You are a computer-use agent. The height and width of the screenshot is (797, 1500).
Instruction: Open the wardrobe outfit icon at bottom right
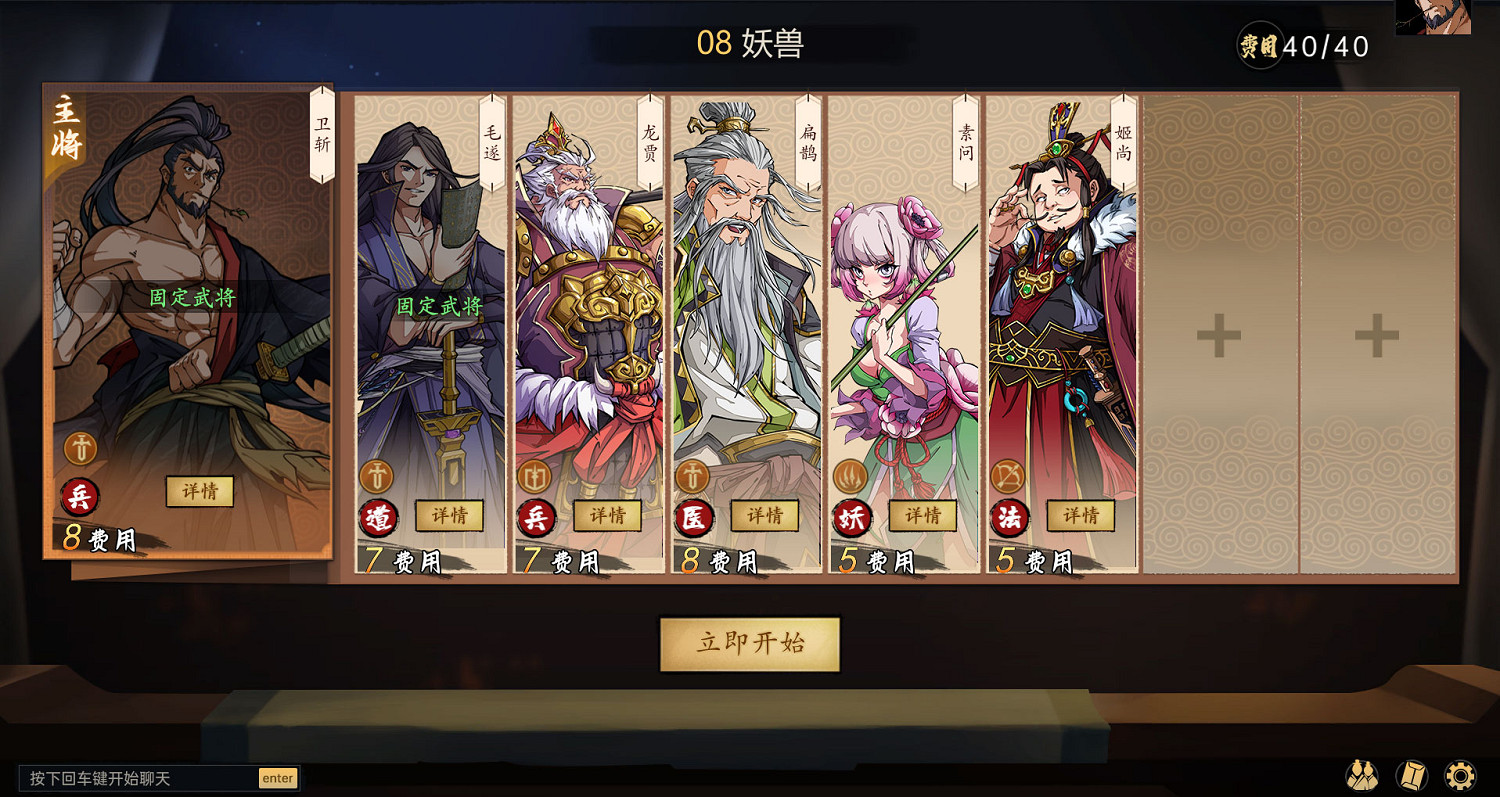point(1360,774)
